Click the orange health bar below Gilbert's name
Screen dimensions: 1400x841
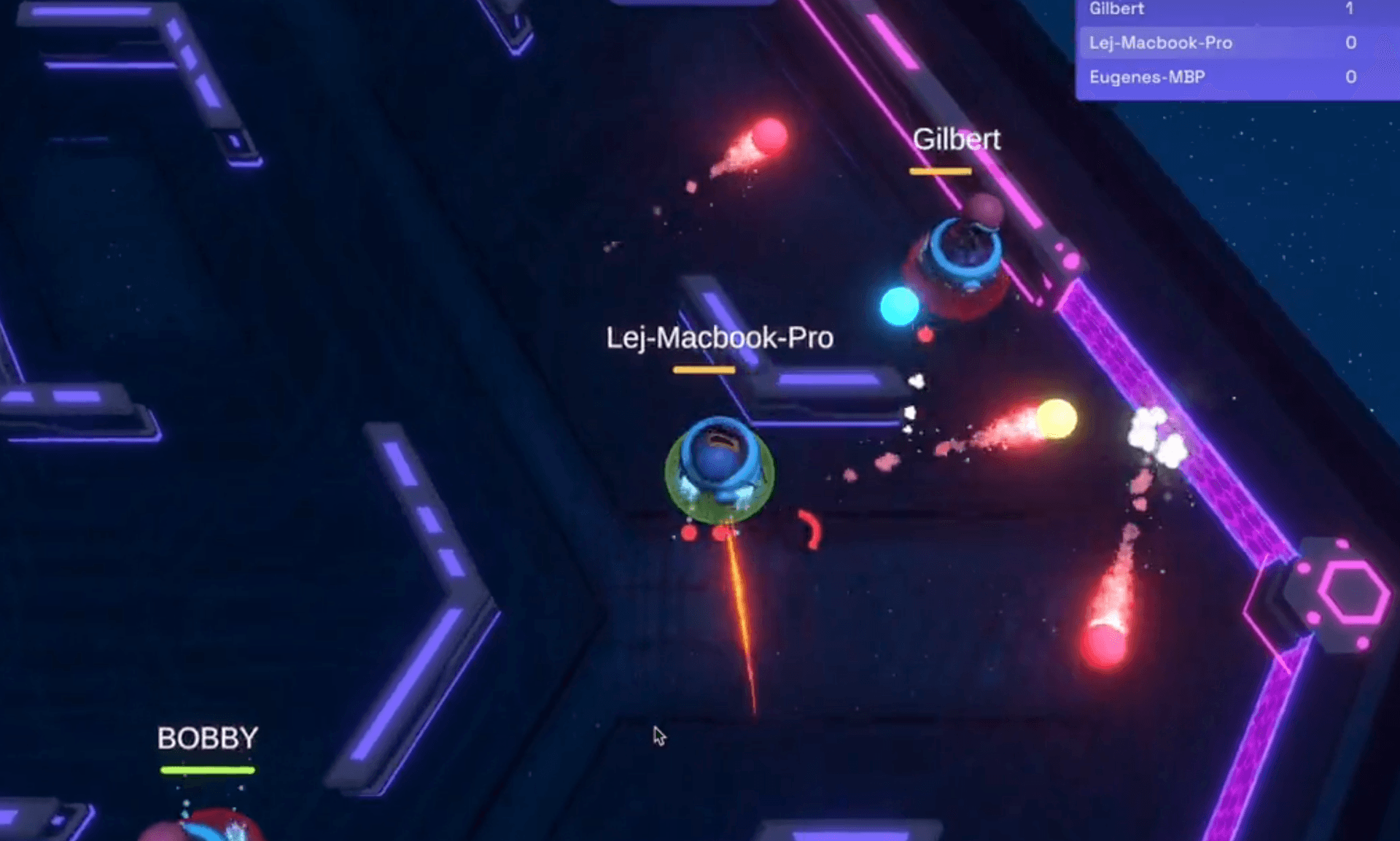pyautogui.click(x=940, y=171)
